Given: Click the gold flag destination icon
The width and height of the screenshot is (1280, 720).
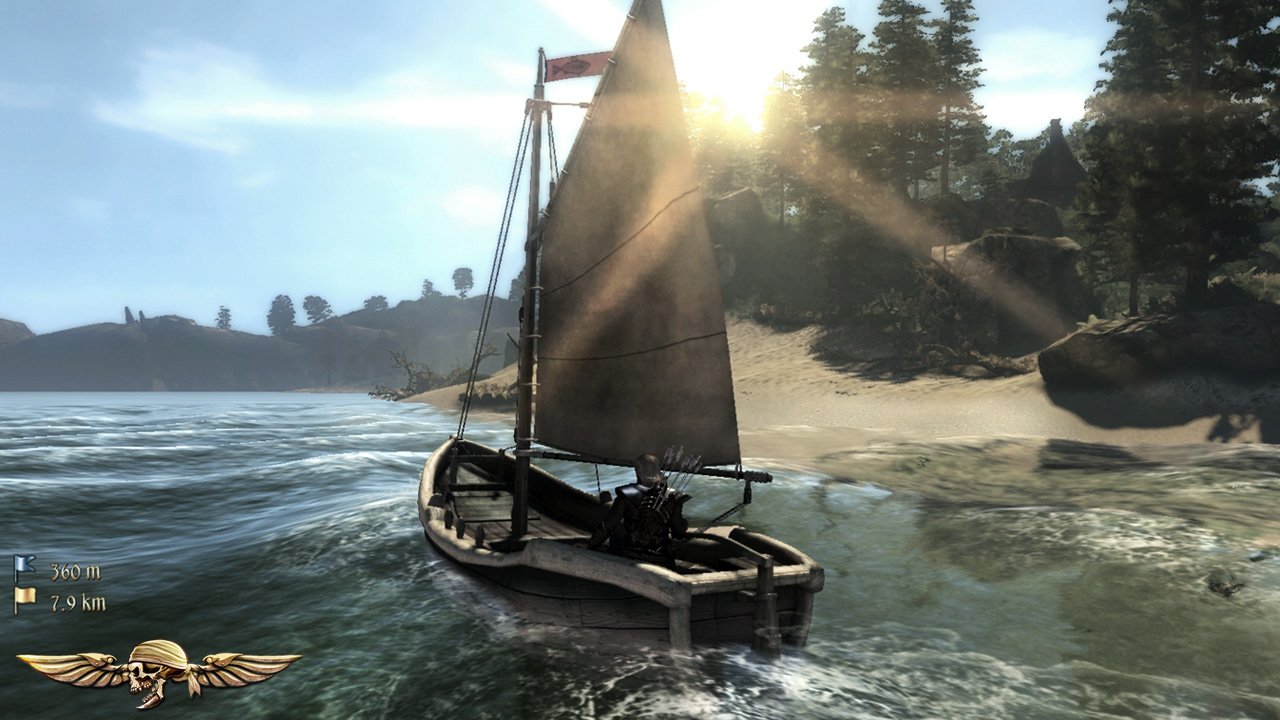Looking at the screenshot, I should 27,594.
